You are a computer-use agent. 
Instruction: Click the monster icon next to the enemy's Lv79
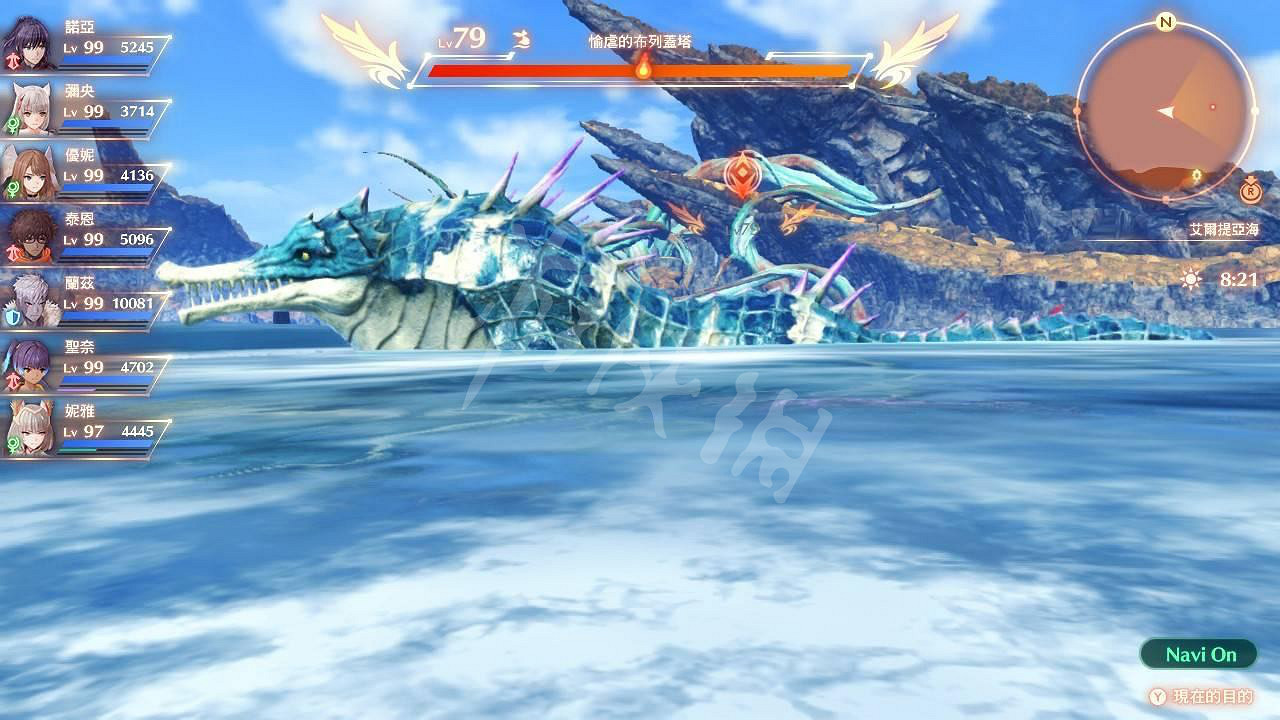coord(521,39)
